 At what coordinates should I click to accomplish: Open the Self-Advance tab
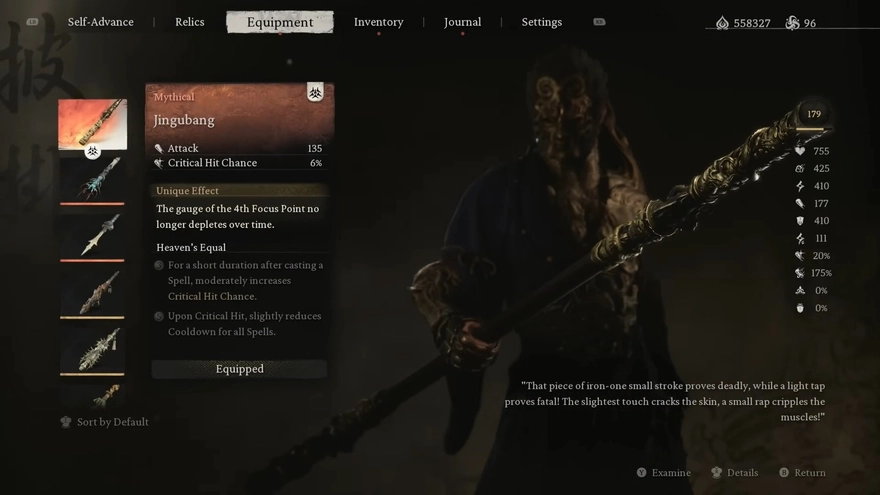coord(100,22)
